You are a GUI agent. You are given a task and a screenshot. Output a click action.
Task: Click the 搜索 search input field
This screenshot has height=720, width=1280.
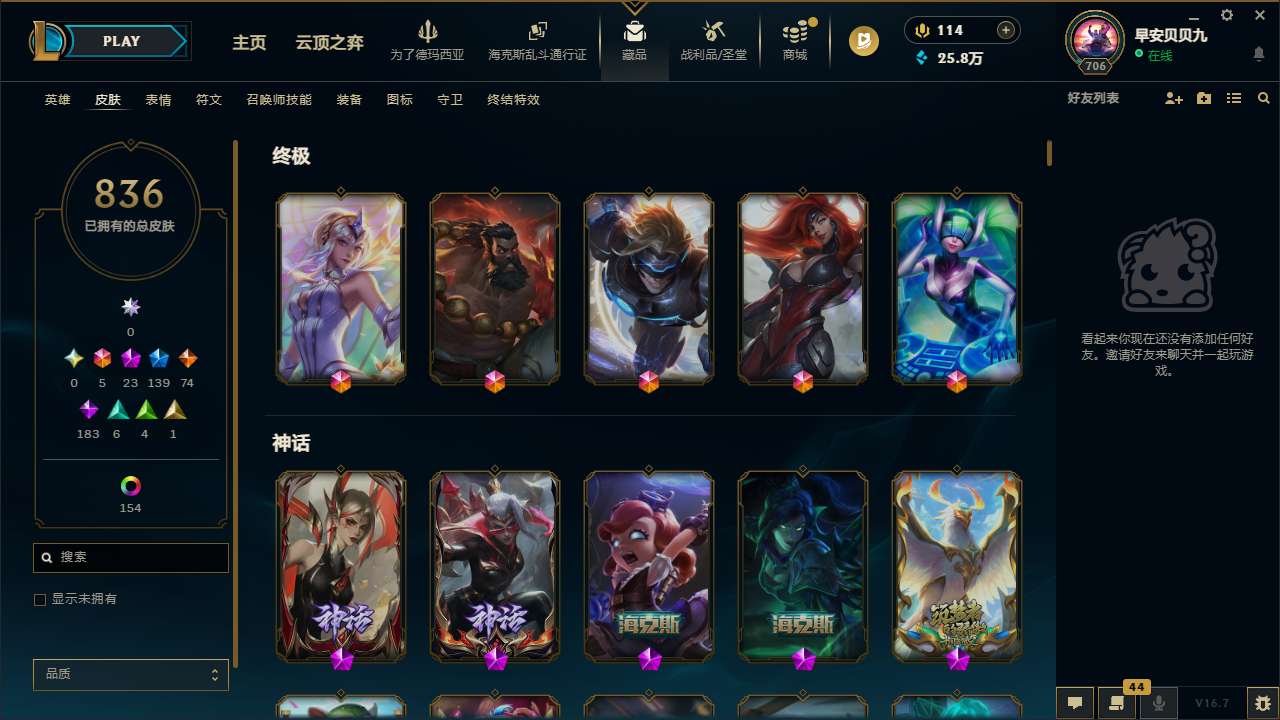130,558
